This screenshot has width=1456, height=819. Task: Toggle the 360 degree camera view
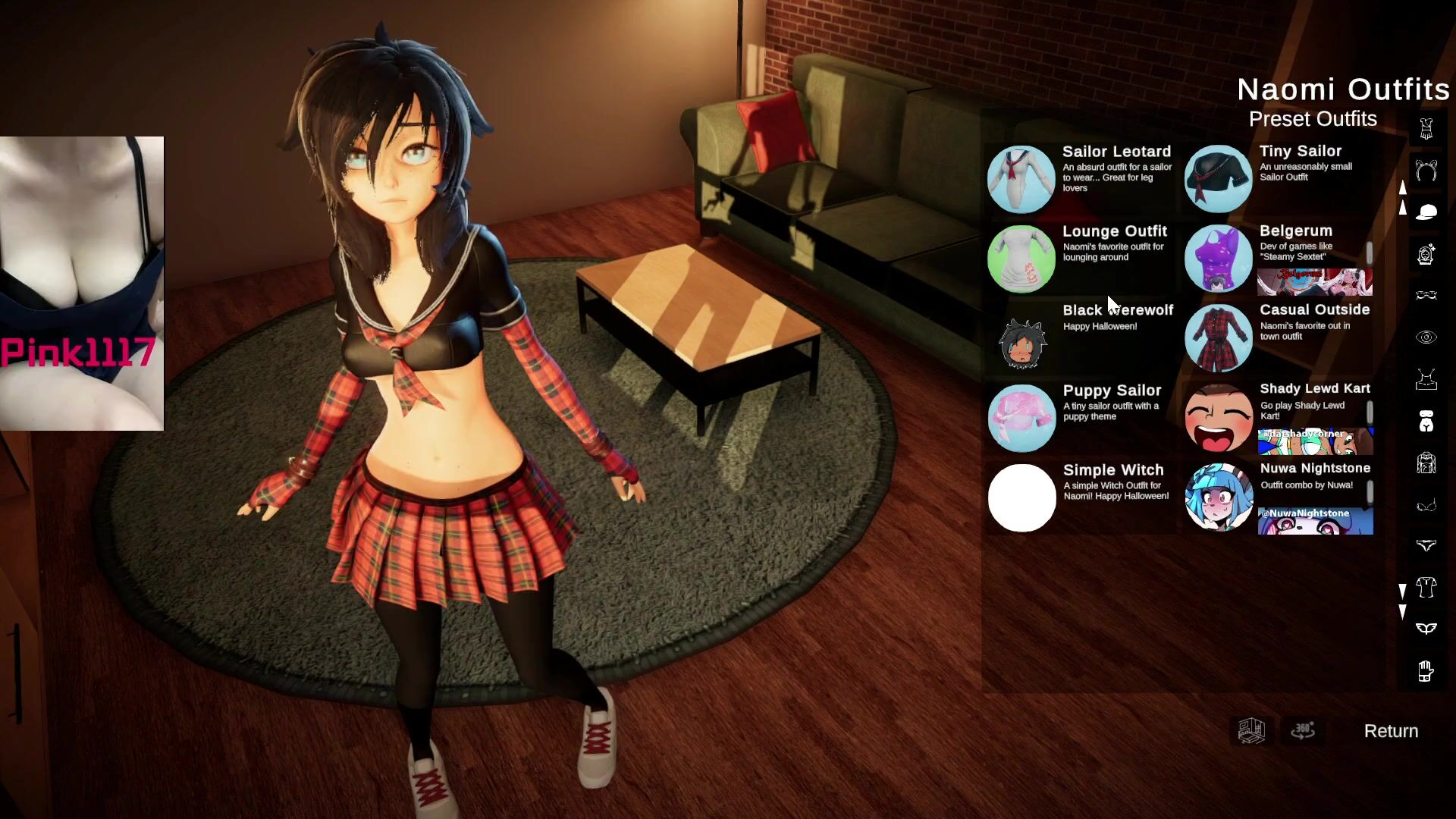pyautogui.click(x=1303, y=731)
